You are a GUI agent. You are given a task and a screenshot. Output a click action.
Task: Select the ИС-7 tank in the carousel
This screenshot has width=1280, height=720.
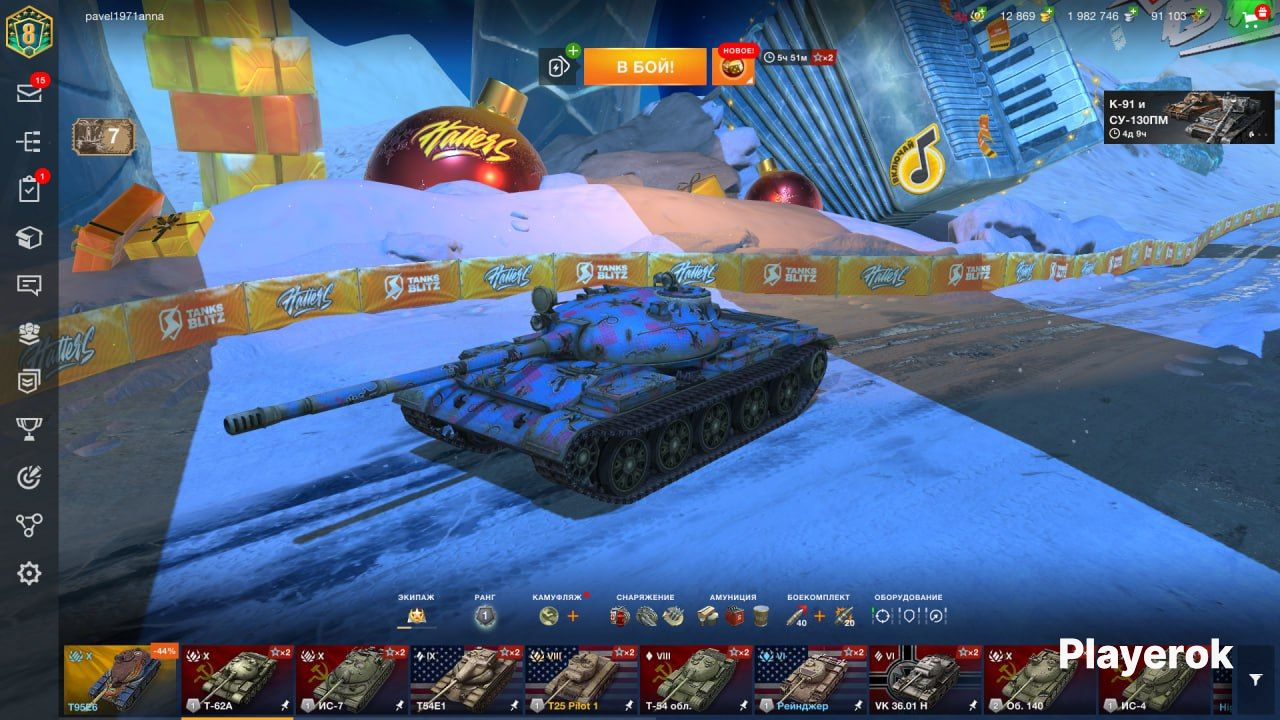352,680
